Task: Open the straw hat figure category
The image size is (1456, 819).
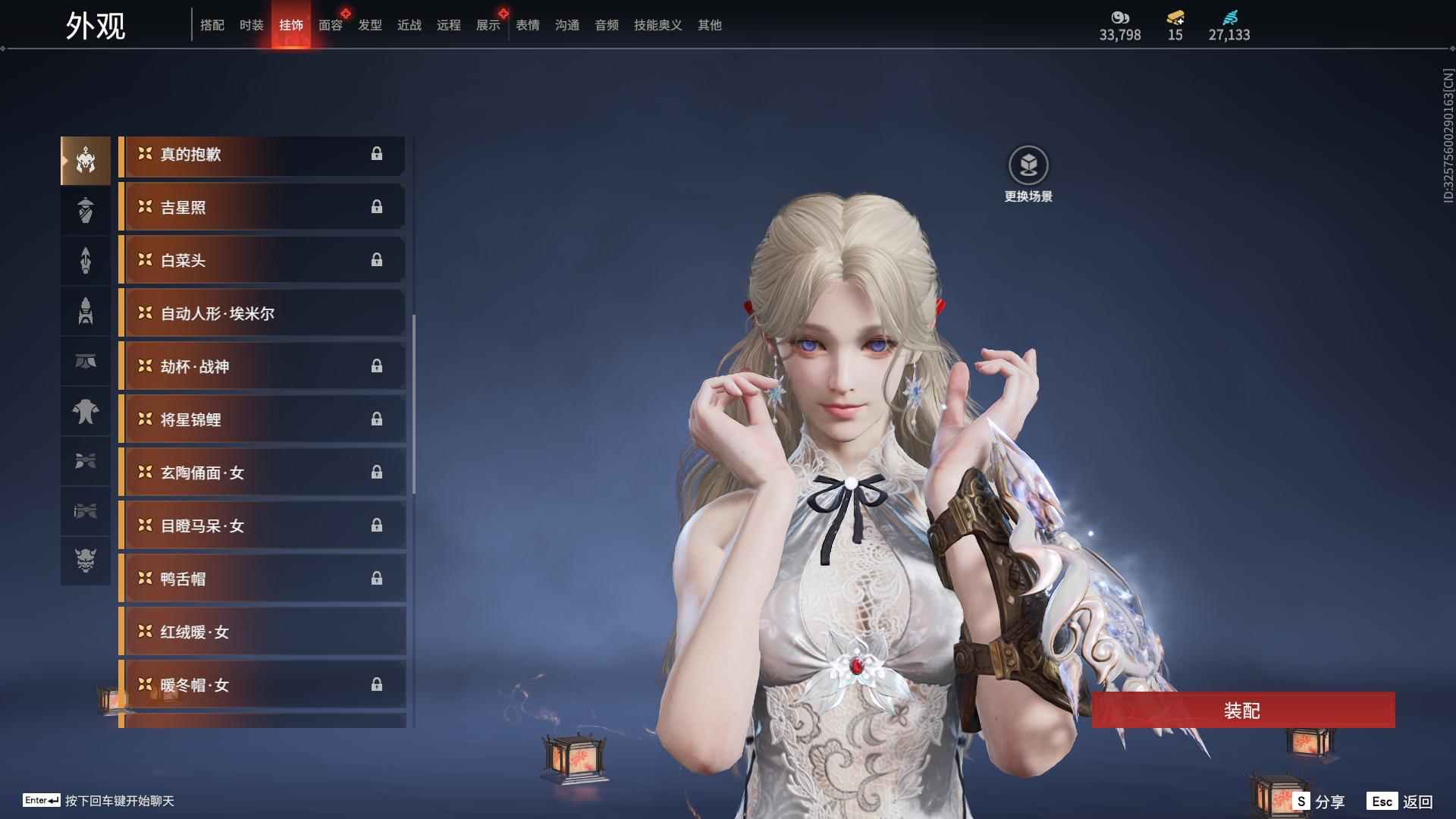Action: (86, 210)
